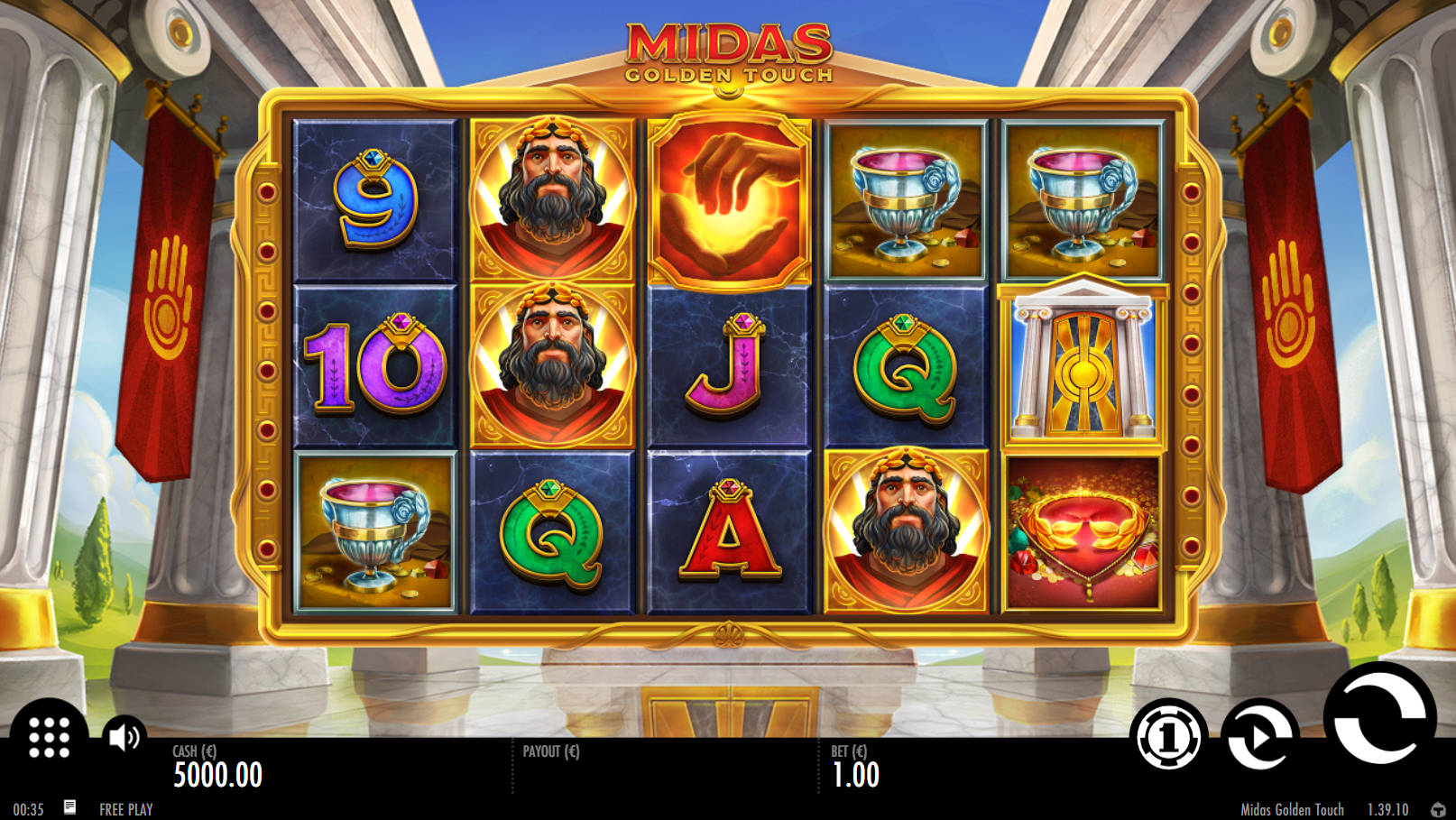Viewport: 1456px width, 820px height.
Task: Click the Thunderkick logo in the corner
Action: click(x=1438, y=807)
